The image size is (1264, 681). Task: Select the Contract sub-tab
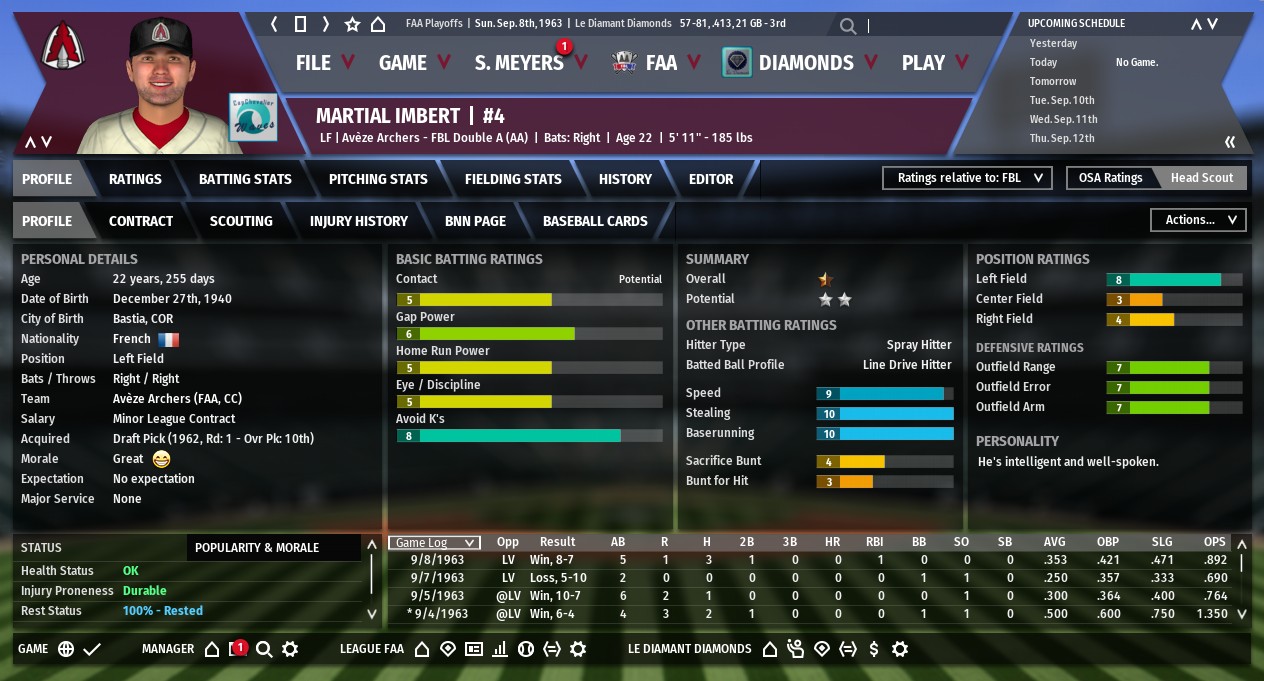pyautogui.click(x=141, y=221)
